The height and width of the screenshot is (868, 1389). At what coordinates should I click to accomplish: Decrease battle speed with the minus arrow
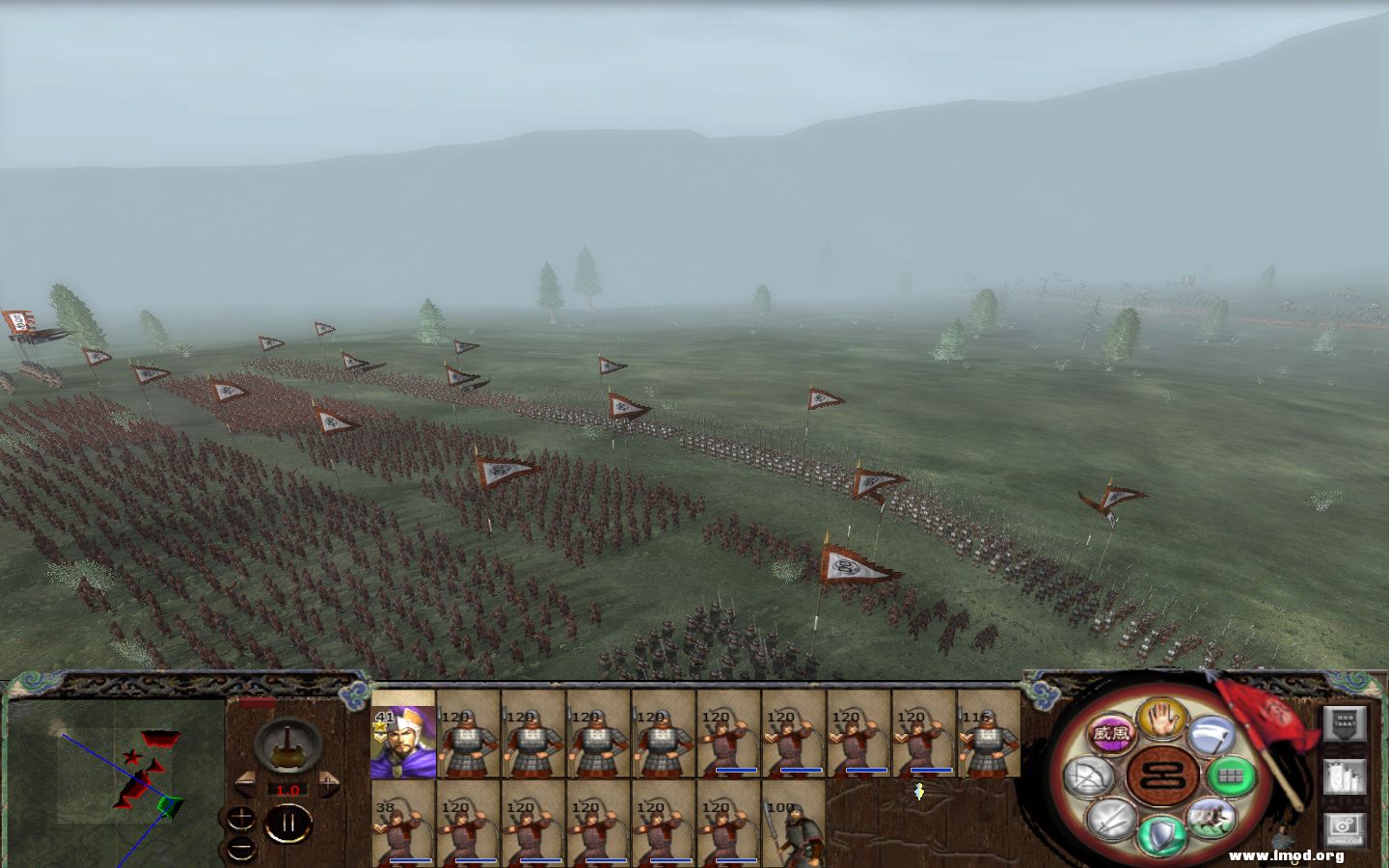point(245,784)
